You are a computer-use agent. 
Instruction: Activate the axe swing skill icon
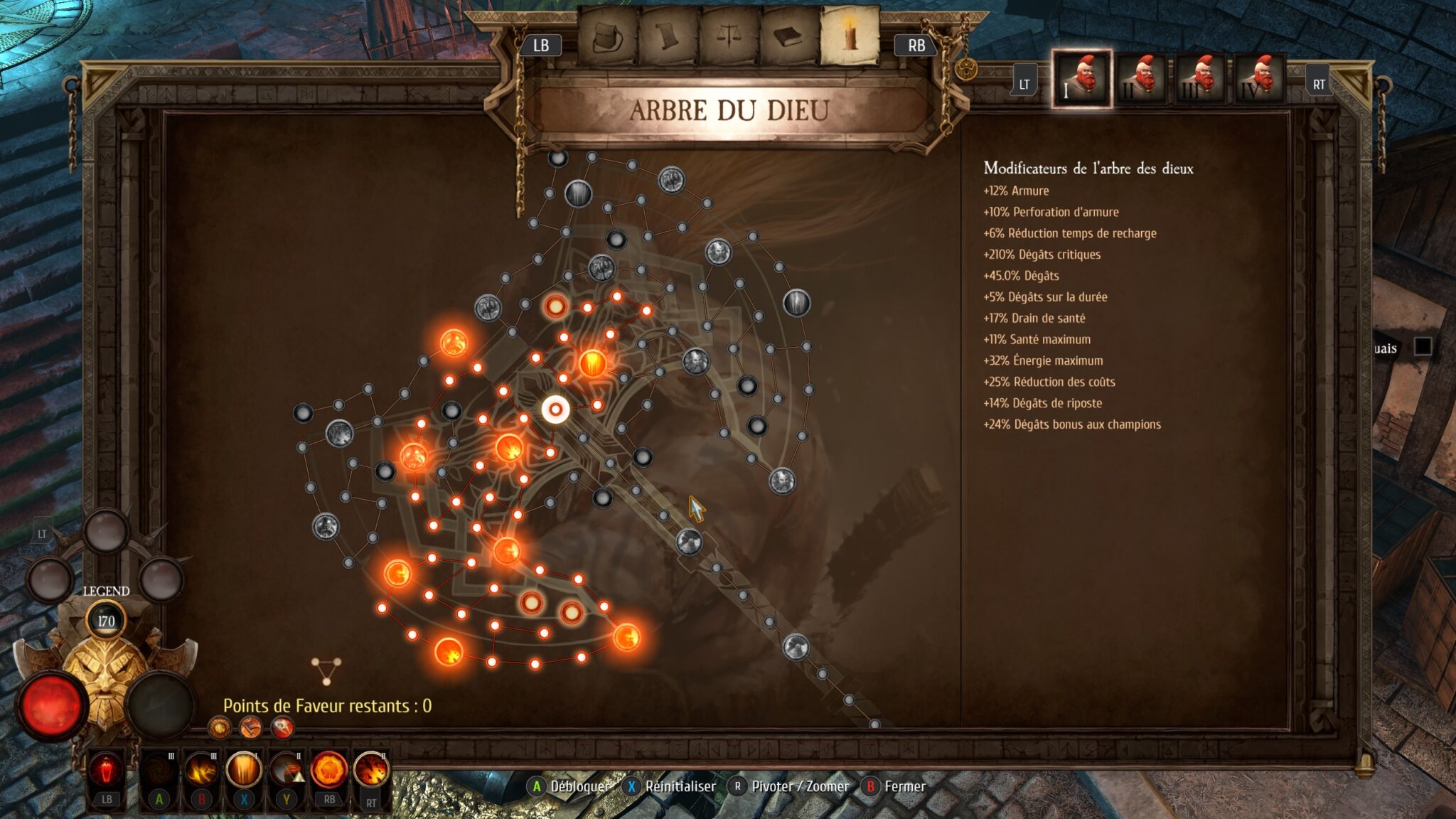287,771
